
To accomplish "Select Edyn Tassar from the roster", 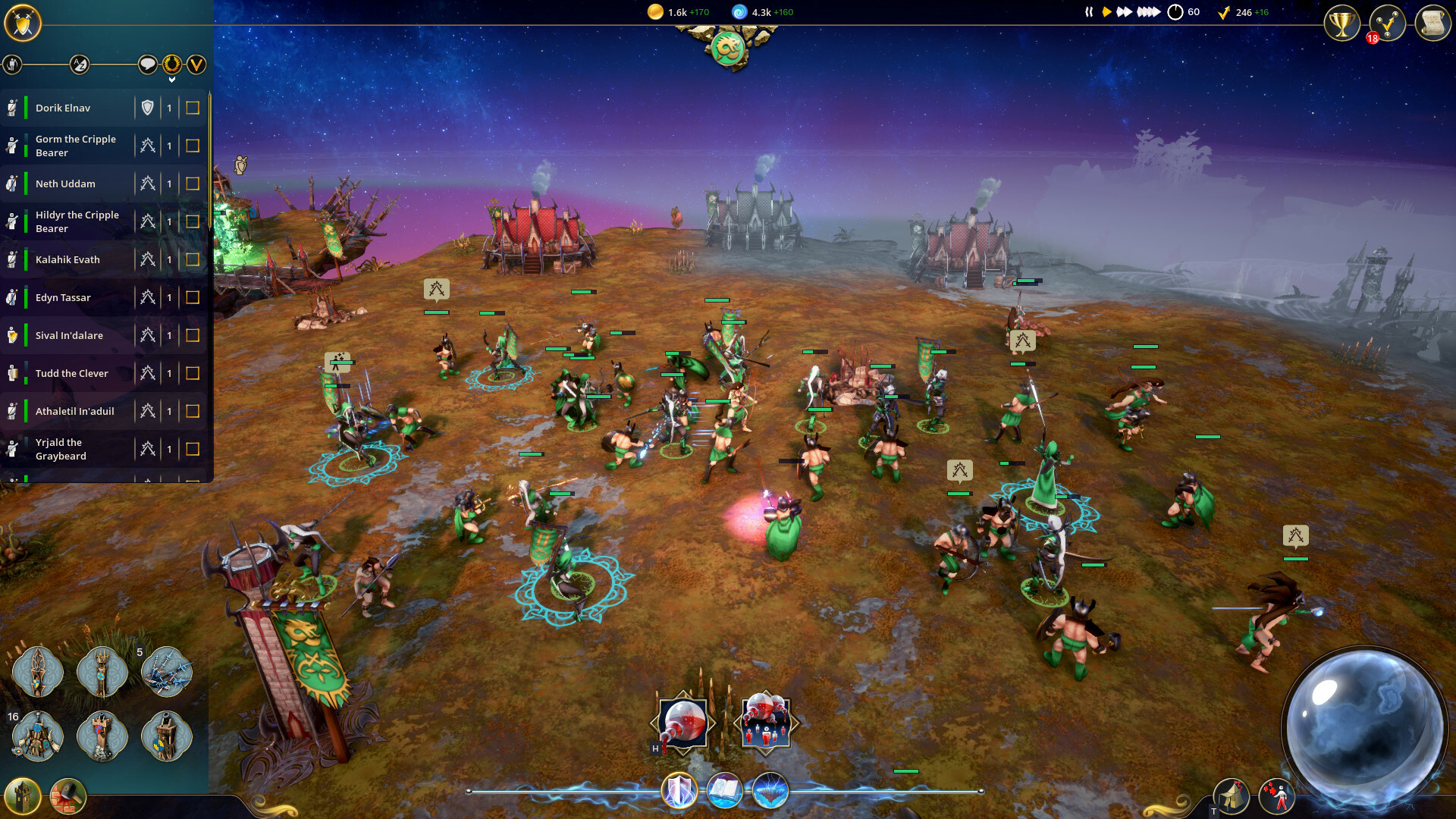I will pos(64,297).
